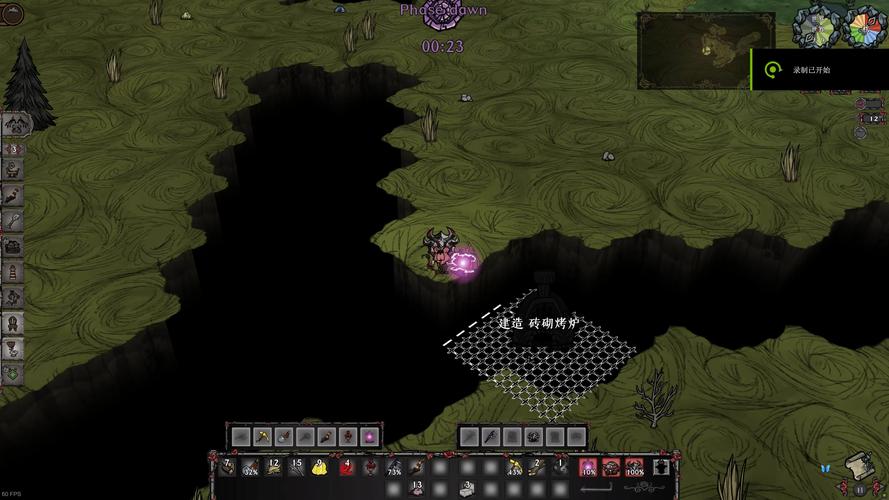This screenshot has width=889, height=500.
Task: Select the inventory item at 73% durability
Action: click(392, 467)
